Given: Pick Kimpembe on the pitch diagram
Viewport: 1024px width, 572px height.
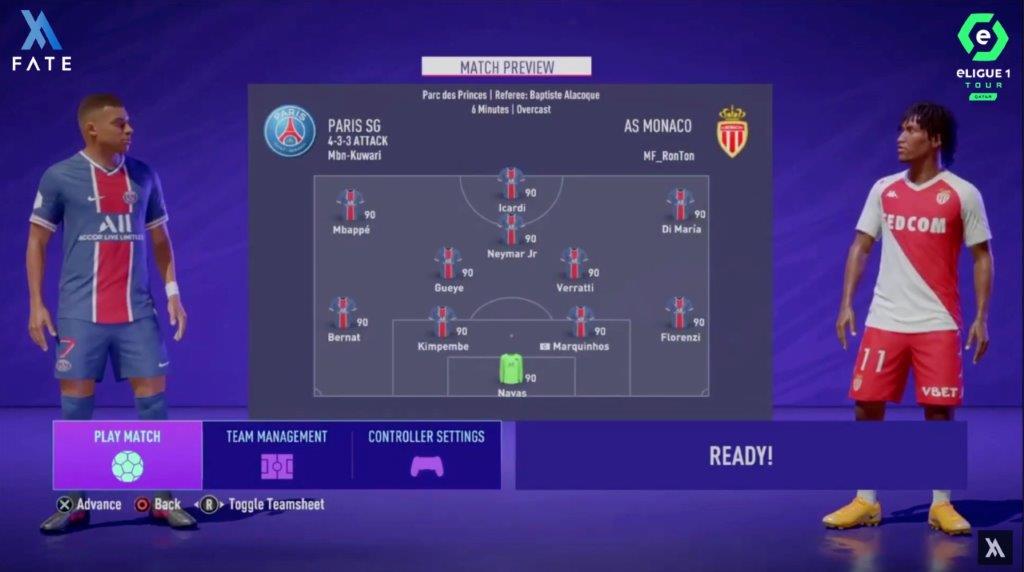Looking at the screenshot, I should (442, 323).
